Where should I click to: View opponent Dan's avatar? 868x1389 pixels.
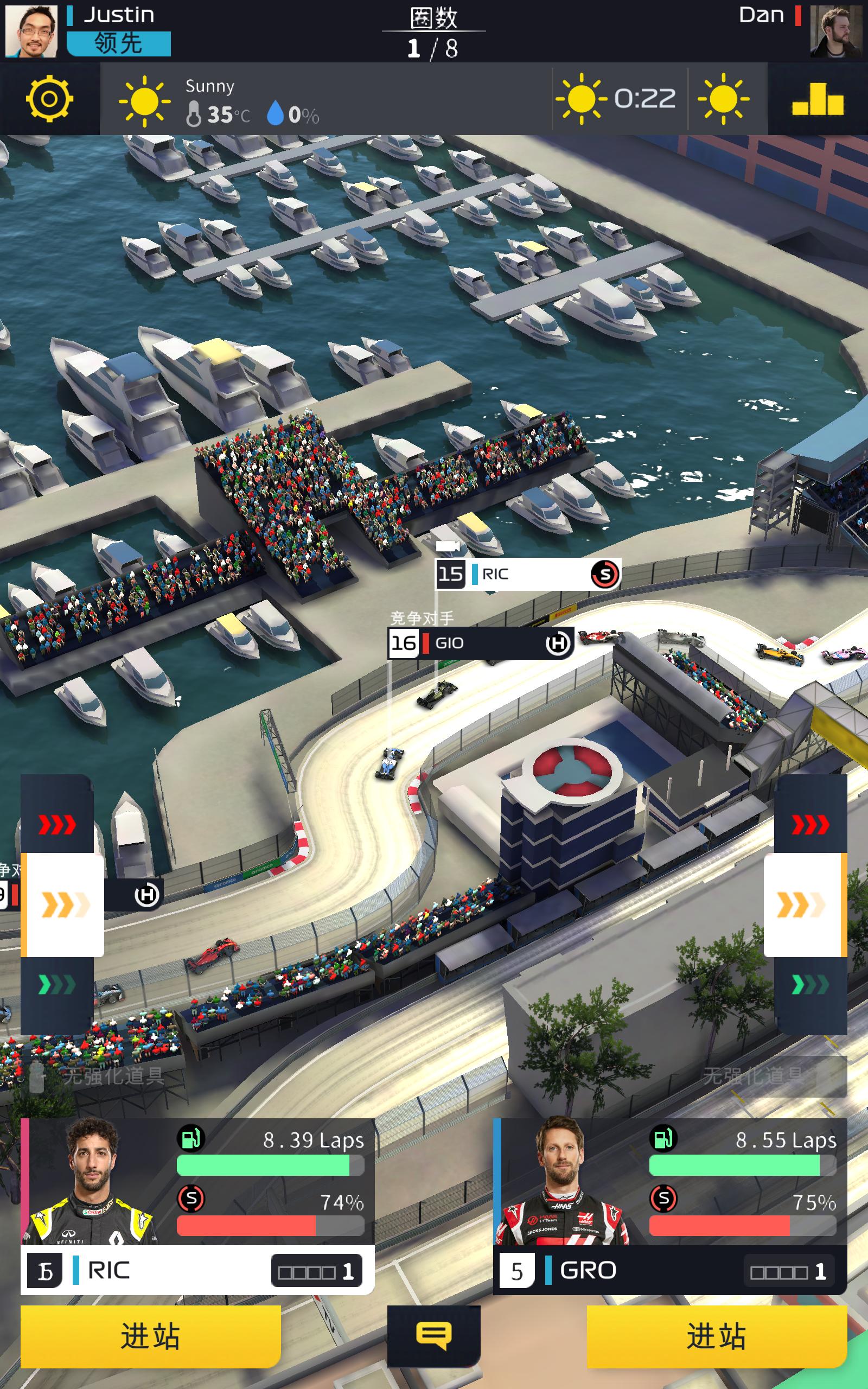point(836,31)
